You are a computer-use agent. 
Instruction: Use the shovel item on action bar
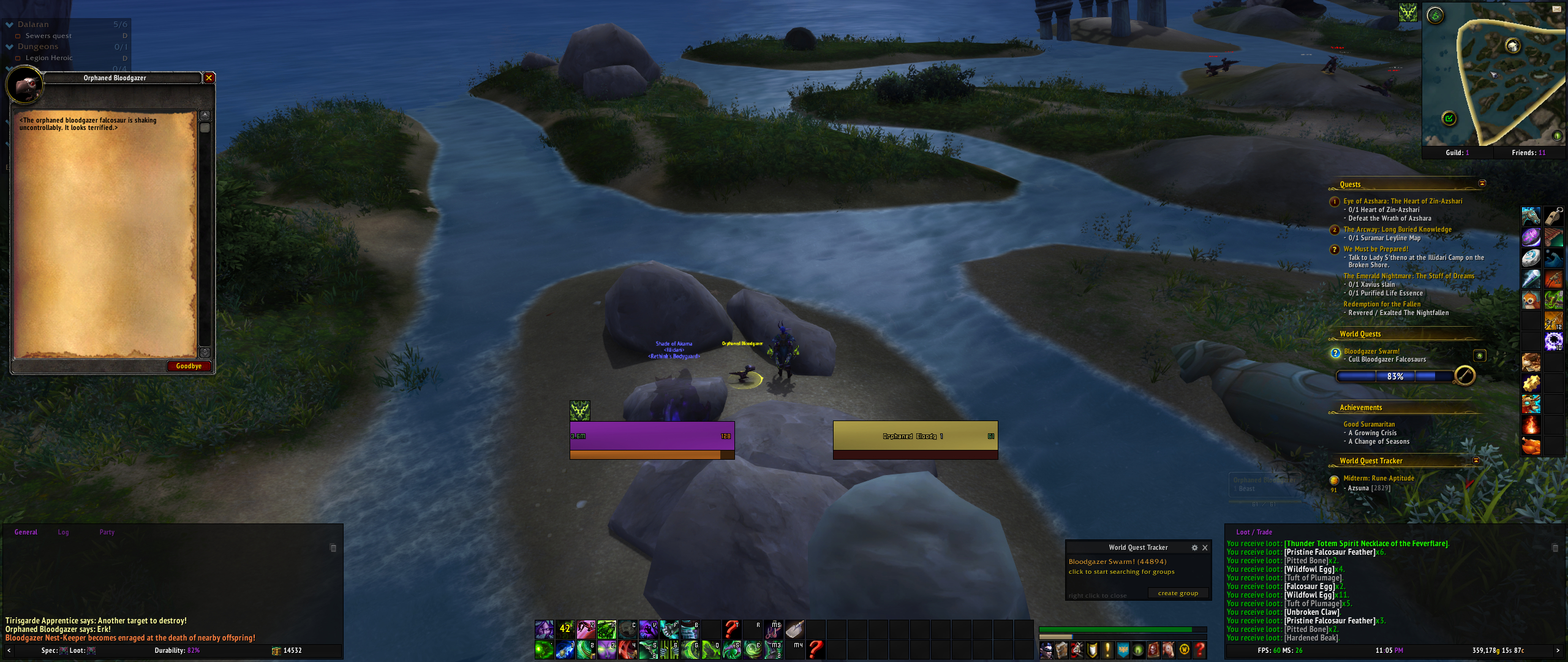pyautogui.click(x=795, y=628)
